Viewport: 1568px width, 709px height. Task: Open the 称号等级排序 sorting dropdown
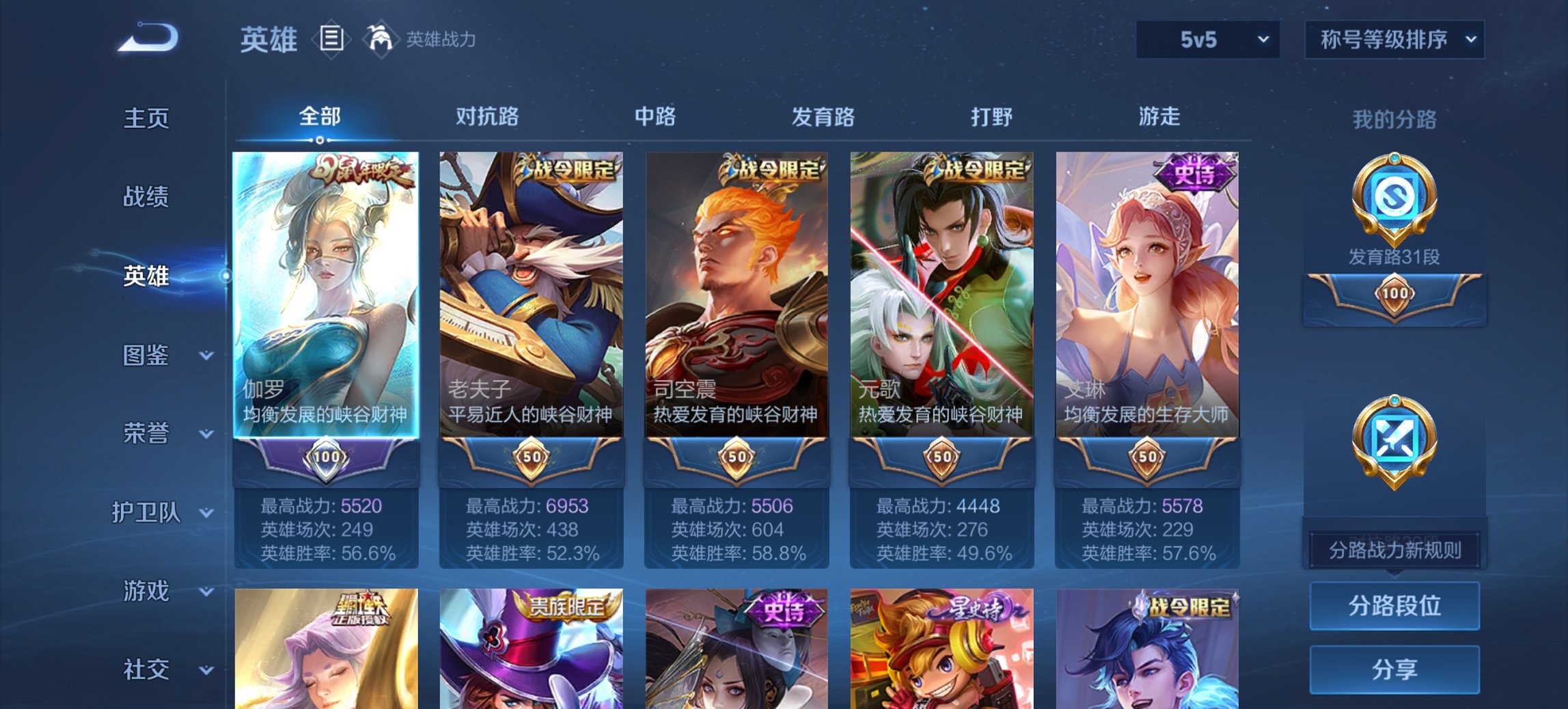(x=1394, y=40)
